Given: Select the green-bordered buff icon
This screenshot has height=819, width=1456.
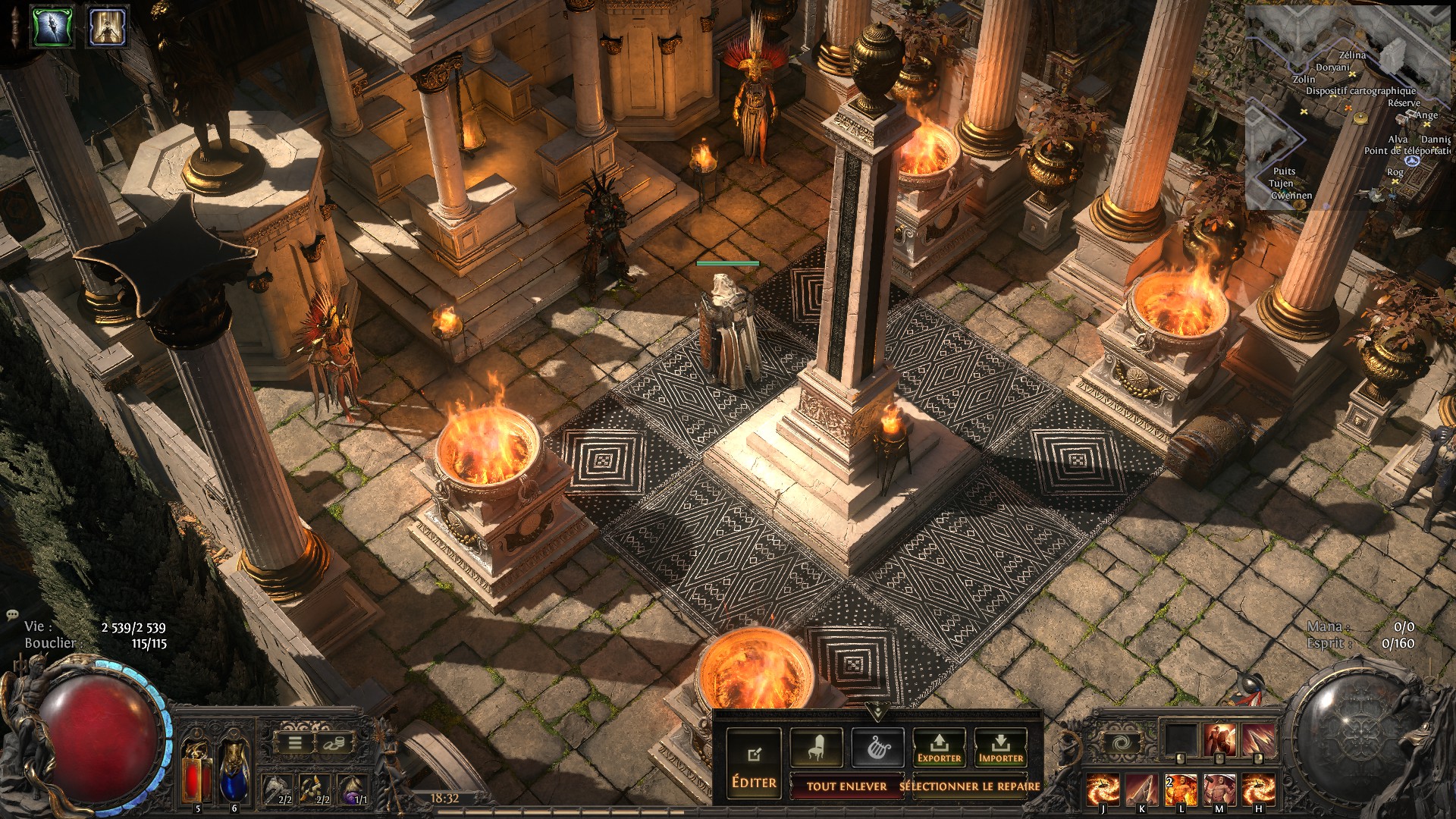Looking at the screenshot, I should point(53,27).
